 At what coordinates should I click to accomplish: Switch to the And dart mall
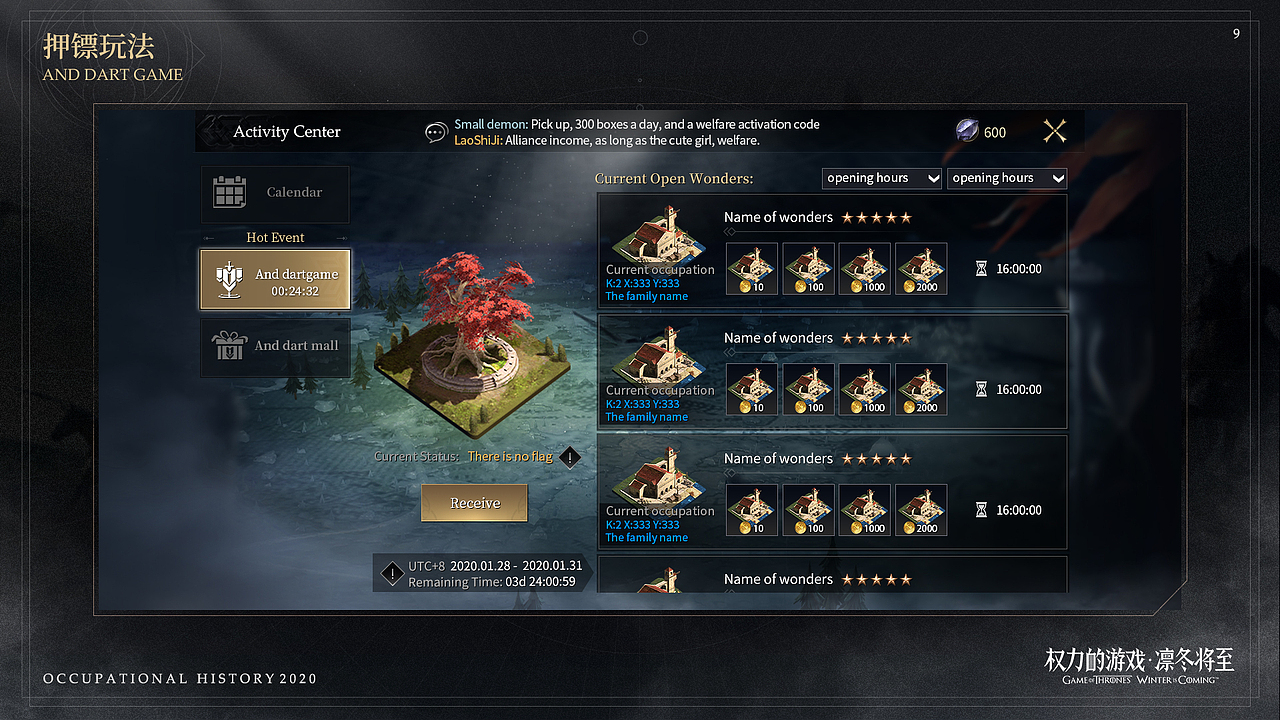point(275,346)
